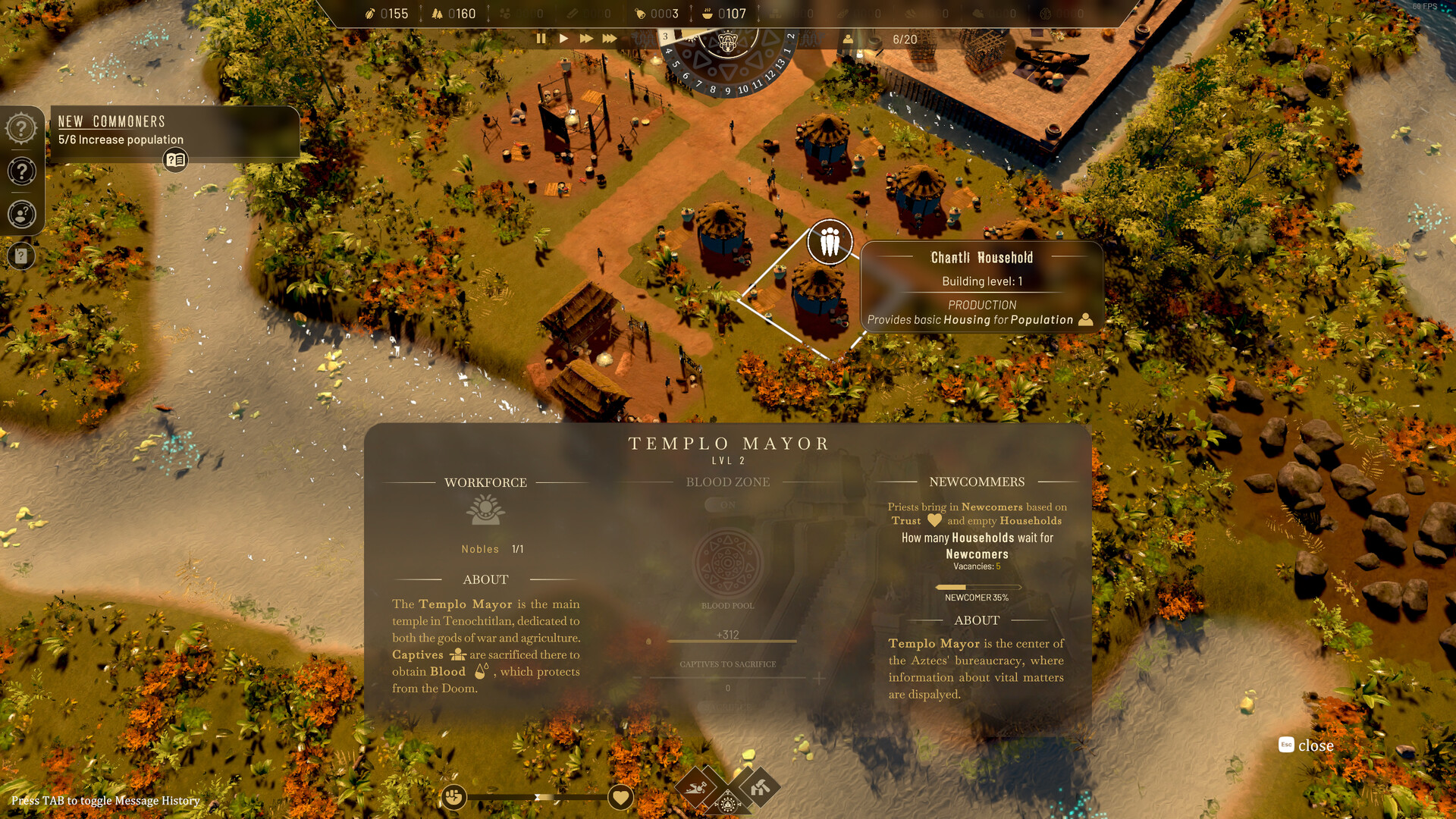The image size is (1456, 819).
Task: Expand the circular calendar wheel at top
Action: pos(726,43)
